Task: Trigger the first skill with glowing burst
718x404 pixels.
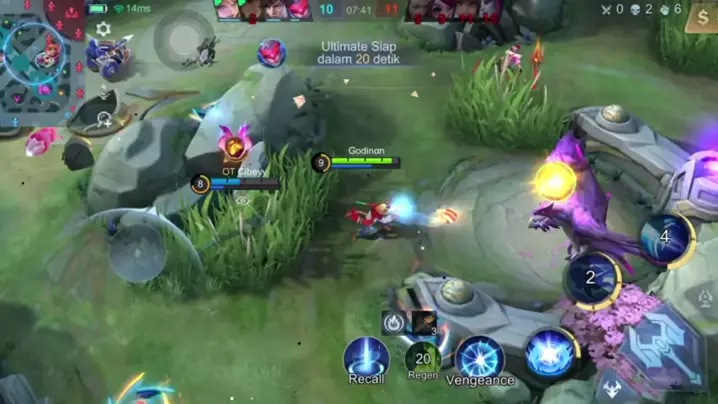Action: pos(550,353)
